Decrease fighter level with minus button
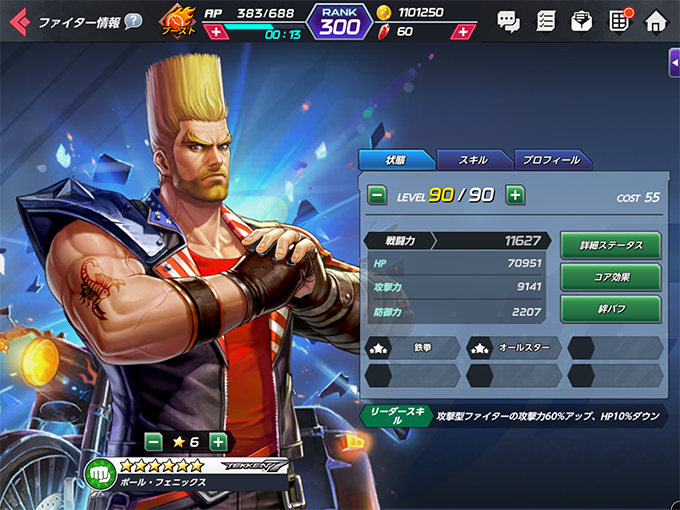 (378, 195)
